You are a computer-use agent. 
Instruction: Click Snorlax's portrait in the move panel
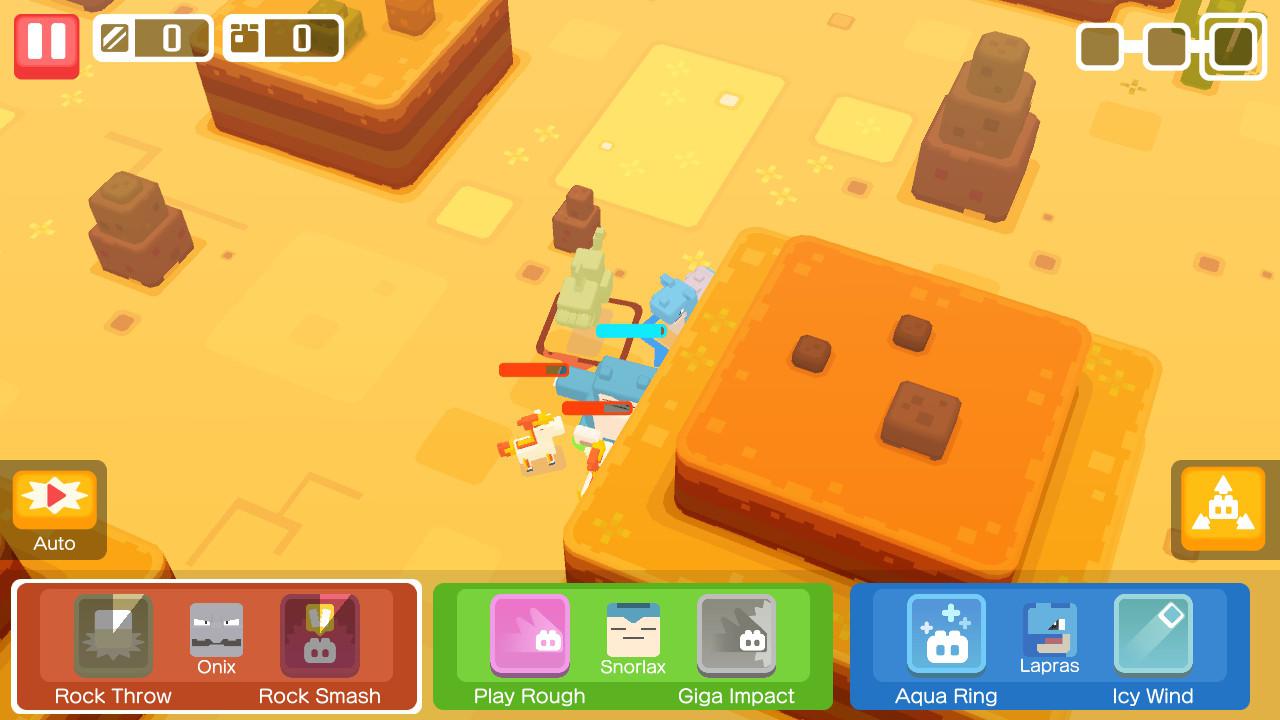632,628
